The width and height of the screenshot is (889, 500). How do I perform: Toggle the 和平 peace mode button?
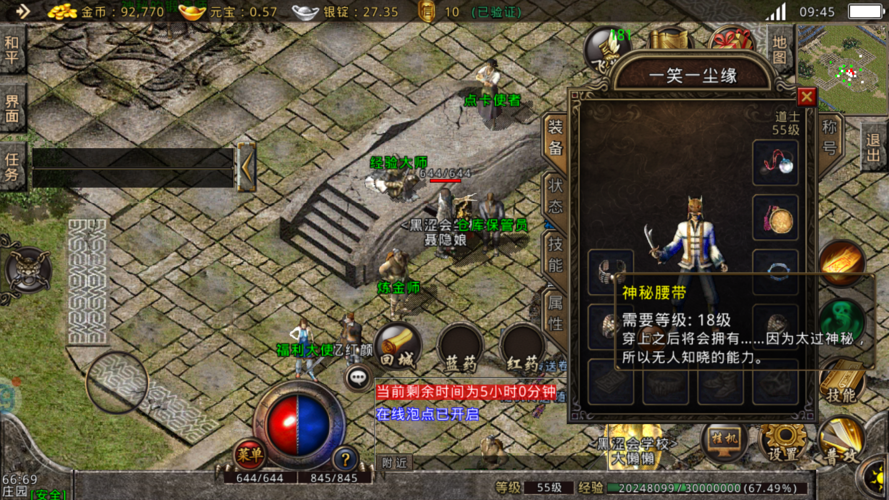click(12, 48)
